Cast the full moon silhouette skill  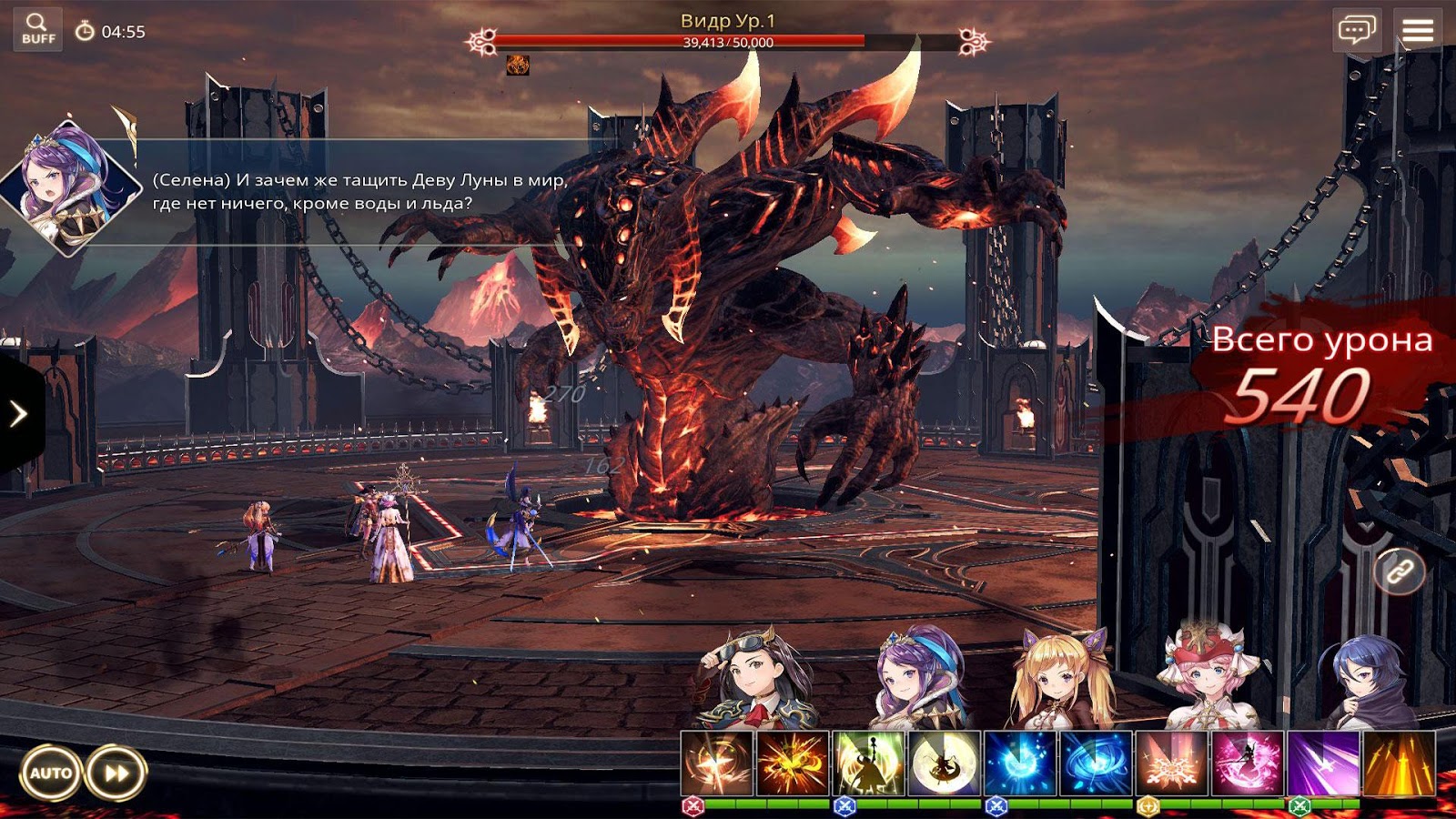click(945, 763)
